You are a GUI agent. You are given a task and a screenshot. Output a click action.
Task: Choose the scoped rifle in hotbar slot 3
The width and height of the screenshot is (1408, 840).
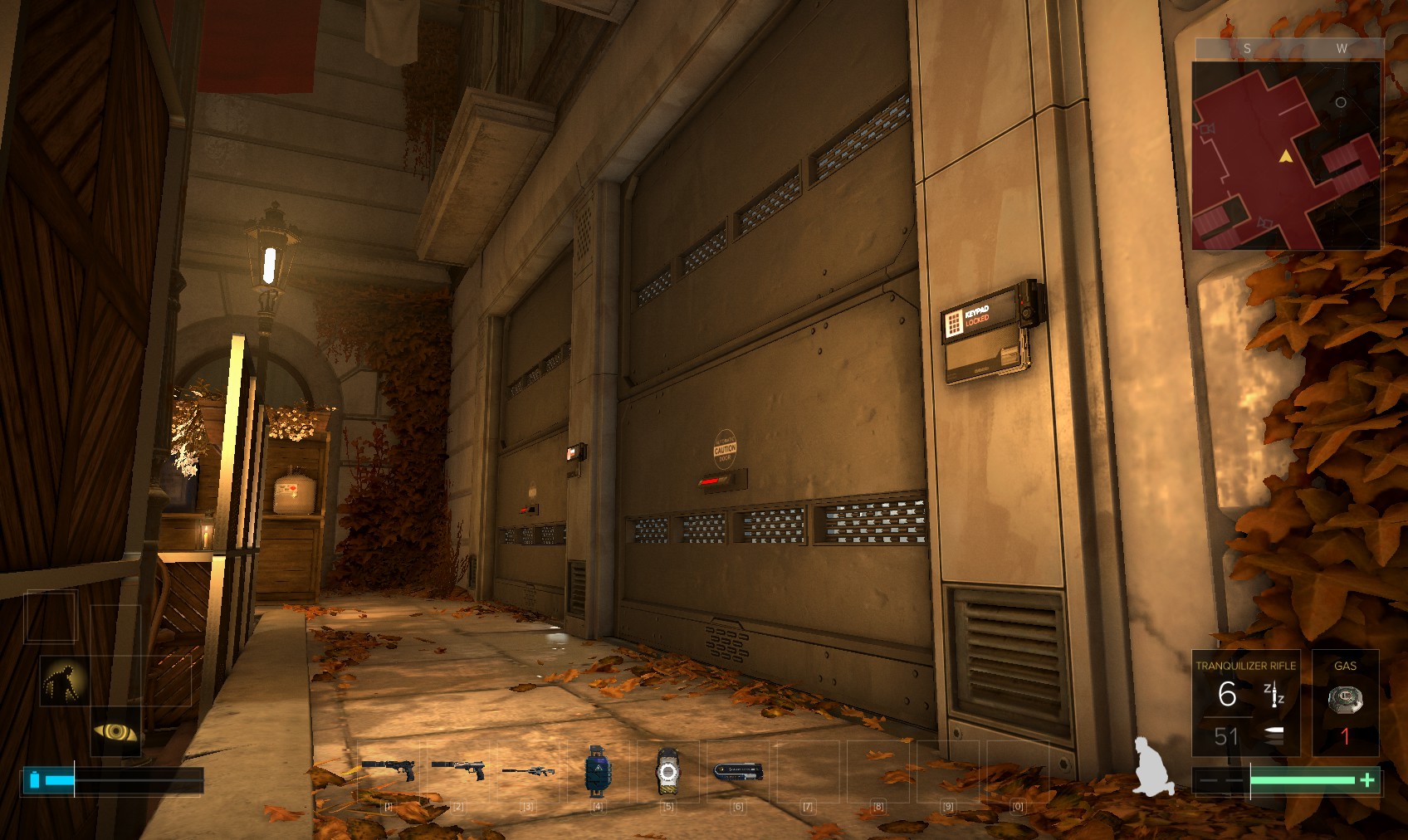click(528, 771)
